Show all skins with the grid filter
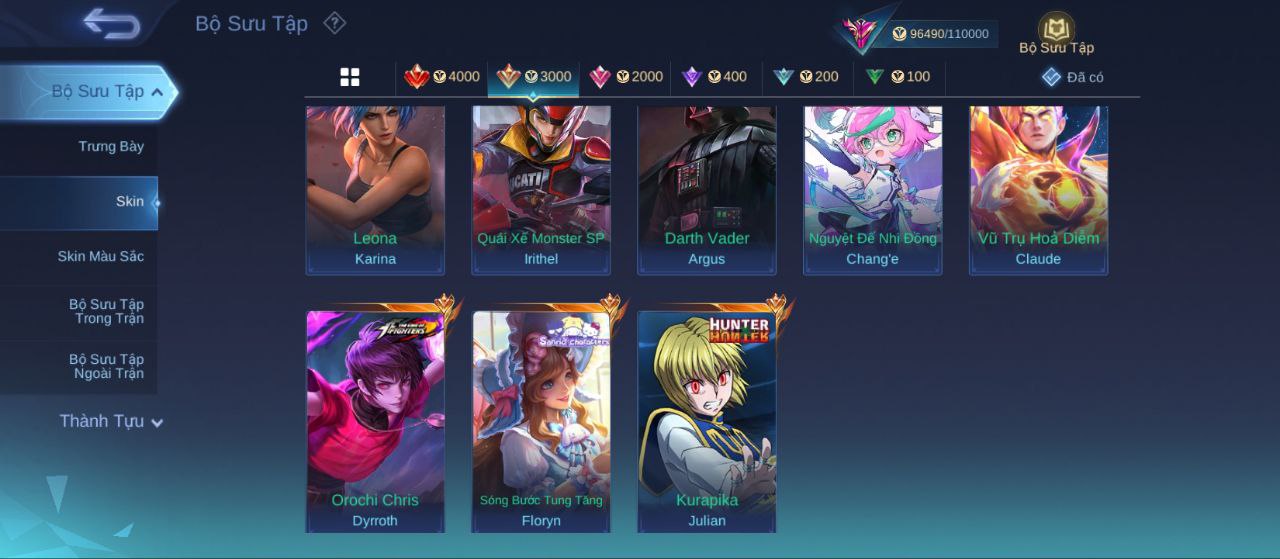The image size is (1280, 559). [350, 77]
